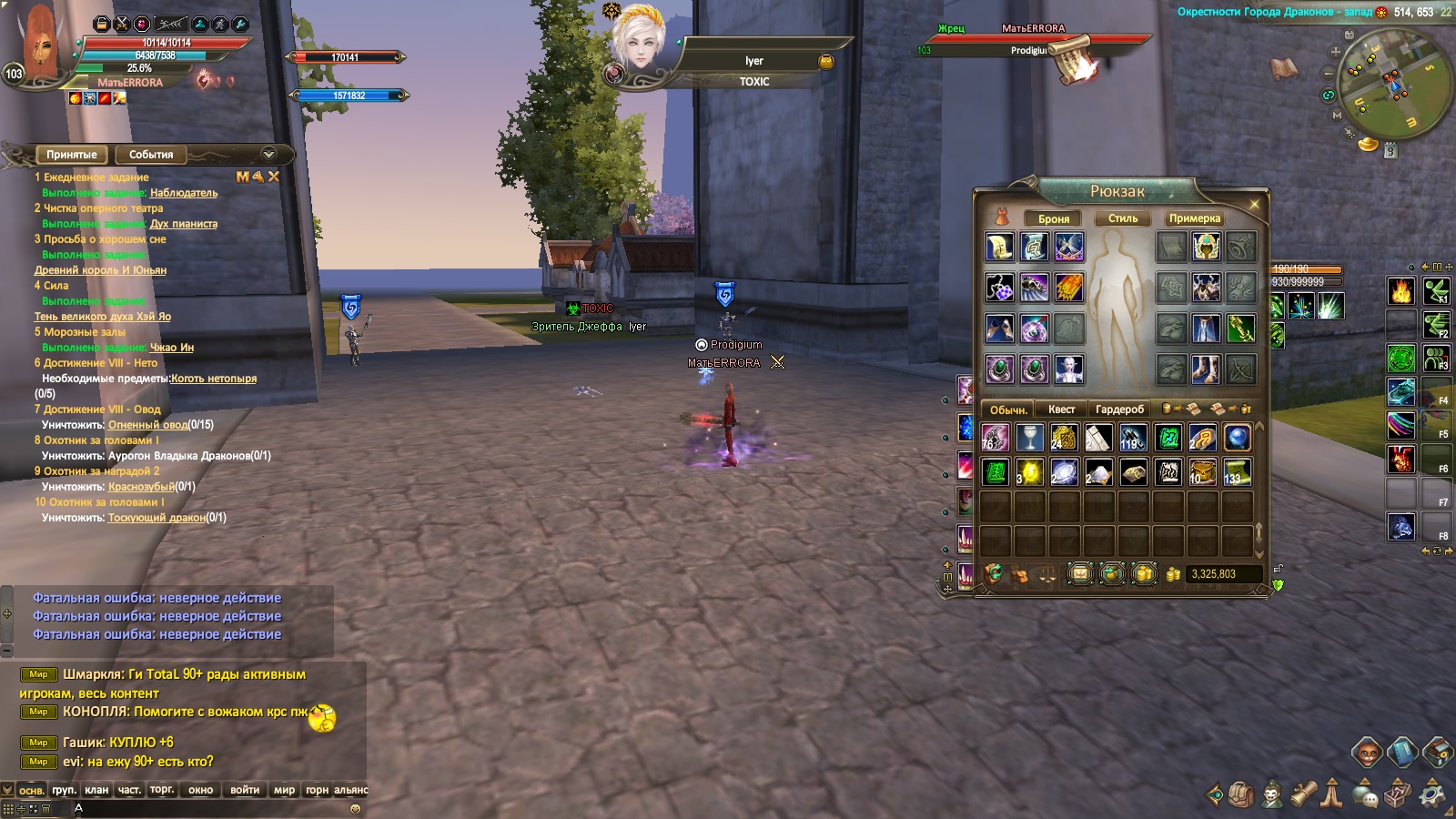This screenshot has height=819, width=1456.
Task: Select the торг. chat channel tab
Action: (x=162, y=790)
